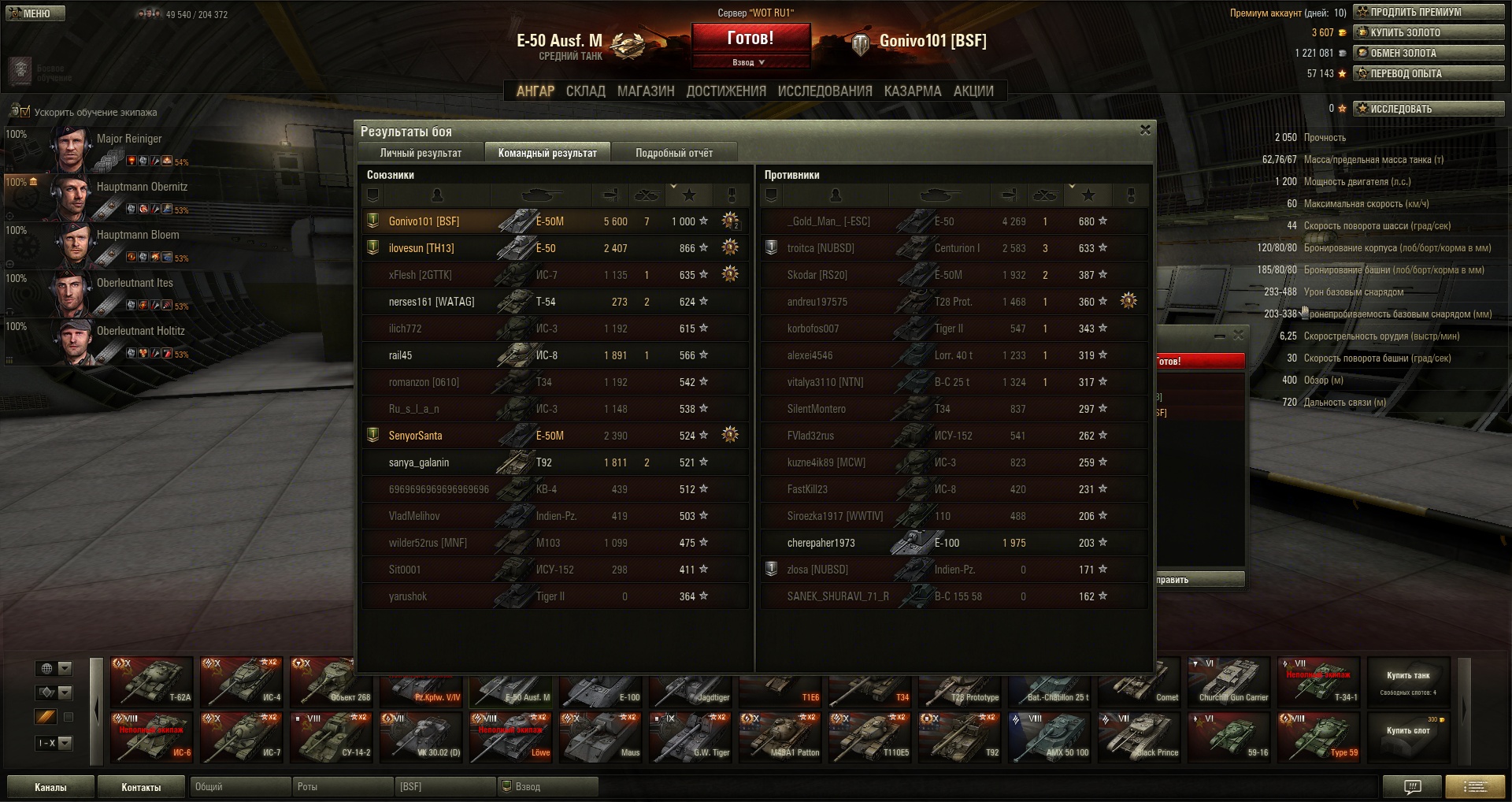Click ПРОДЛИТЬ ПРЕМИУМ button
The width and height of the screenshot is (1512, 802).
point(1429,12)
